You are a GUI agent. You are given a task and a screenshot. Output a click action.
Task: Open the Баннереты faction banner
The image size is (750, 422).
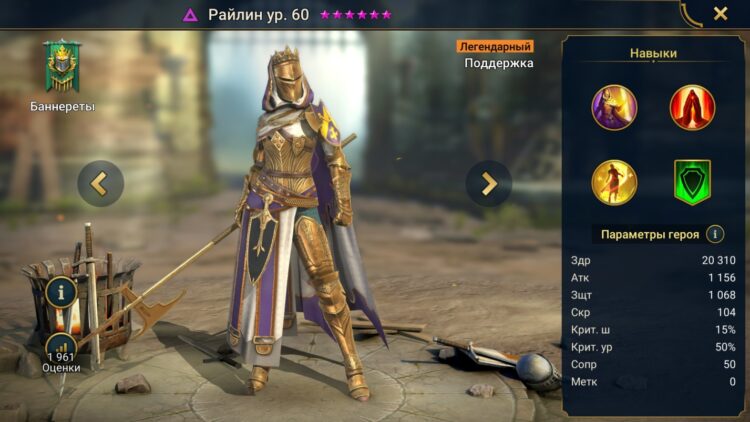[x=62, y=68]
